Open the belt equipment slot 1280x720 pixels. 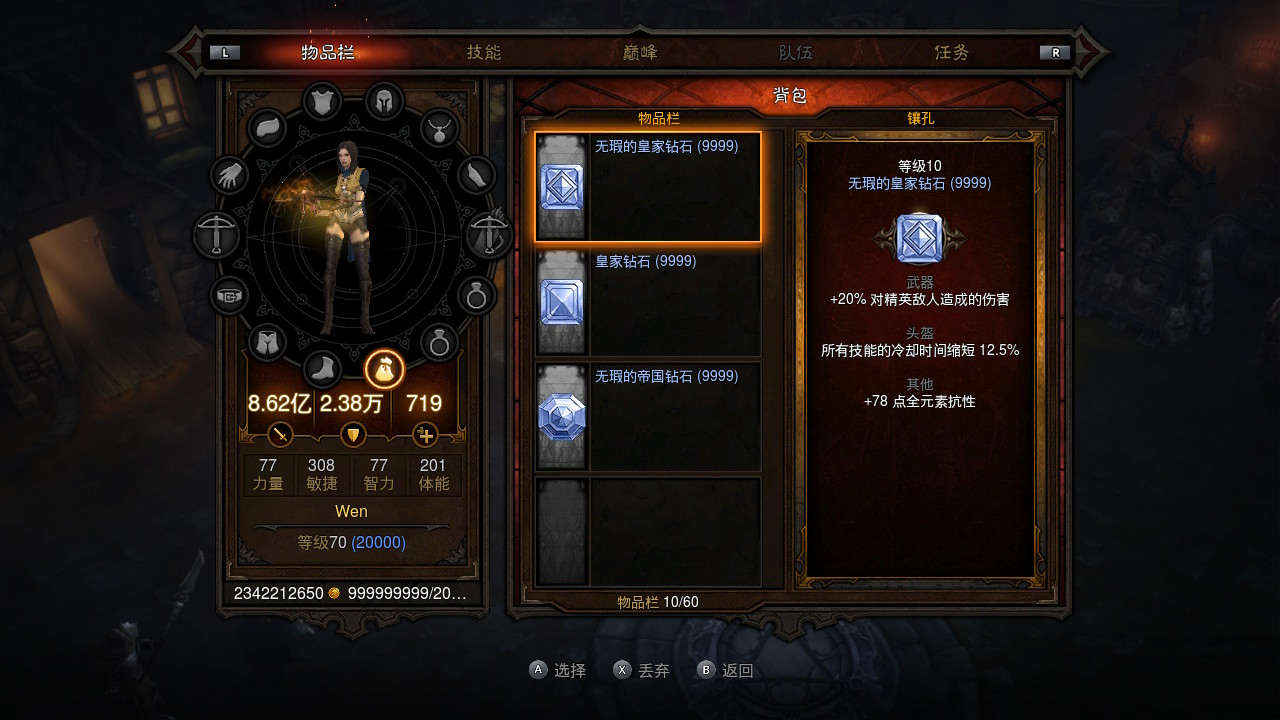tap(230, 296)
